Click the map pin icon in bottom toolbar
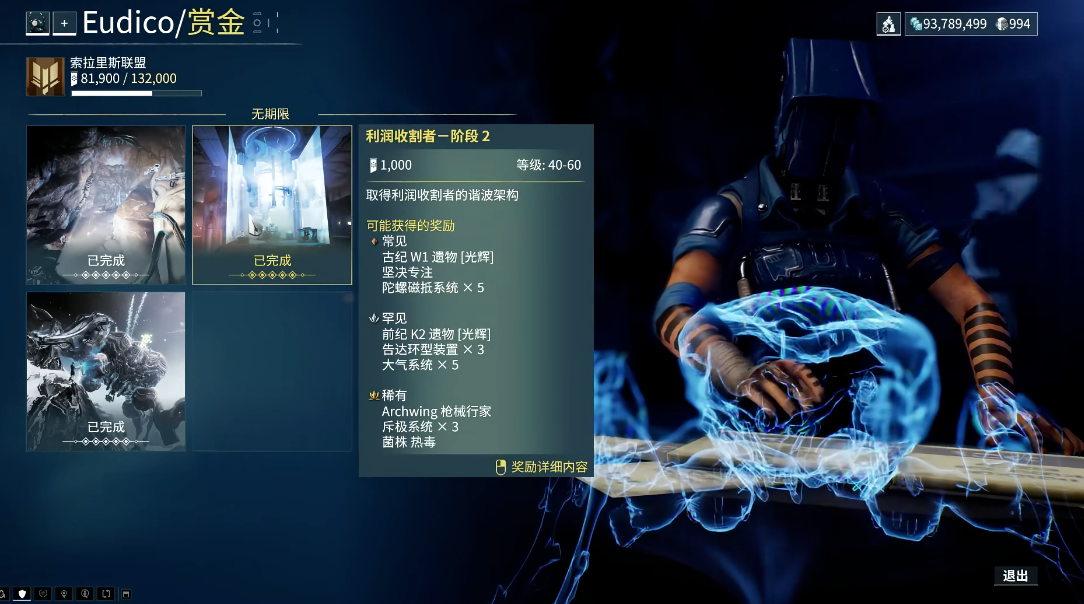1084x604 pixels. (x=64, y=594)
